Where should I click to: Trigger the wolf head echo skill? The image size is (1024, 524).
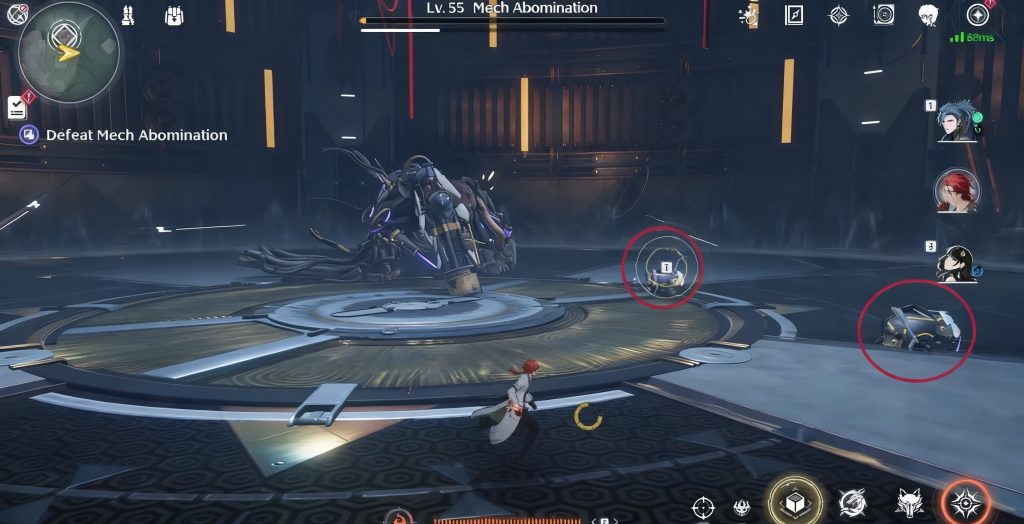click(909, 502)
